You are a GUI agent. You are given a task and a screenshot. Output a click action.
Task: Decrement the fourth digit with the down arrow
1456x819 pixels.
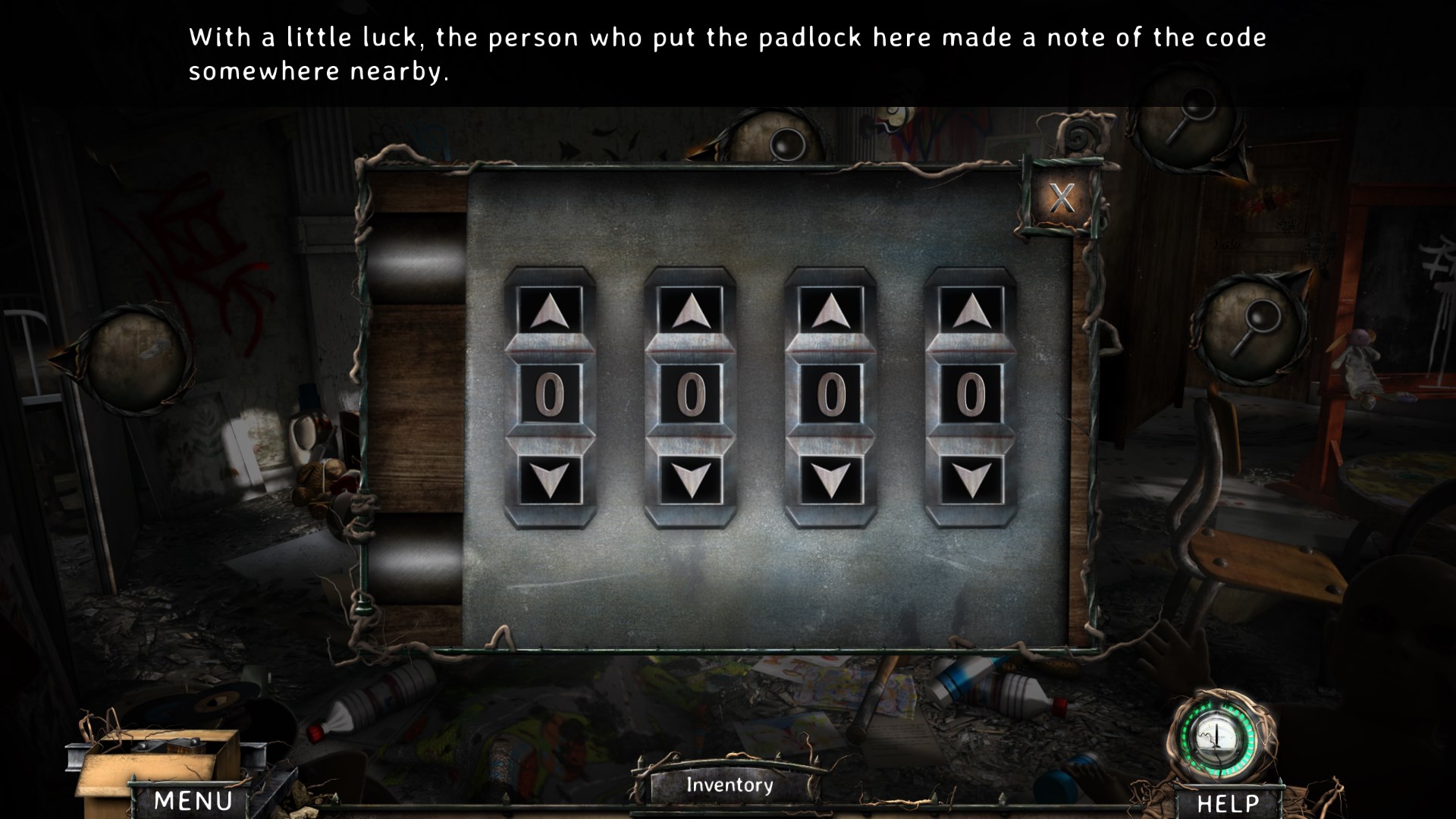point(971,480)
